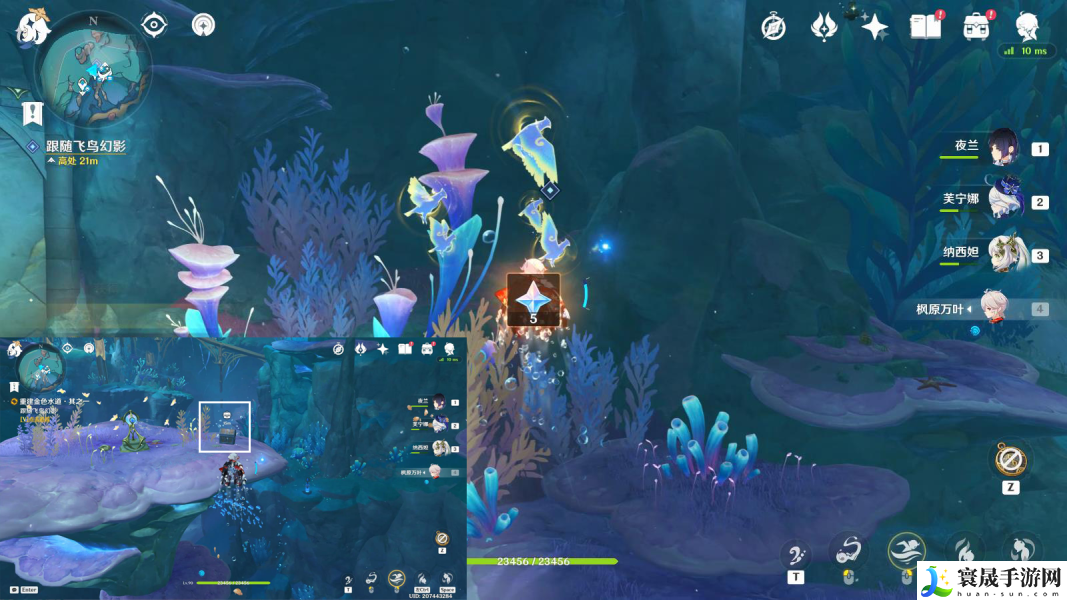
Task: Open the signal-arc icon beside the eye
Action: [203, 25]
